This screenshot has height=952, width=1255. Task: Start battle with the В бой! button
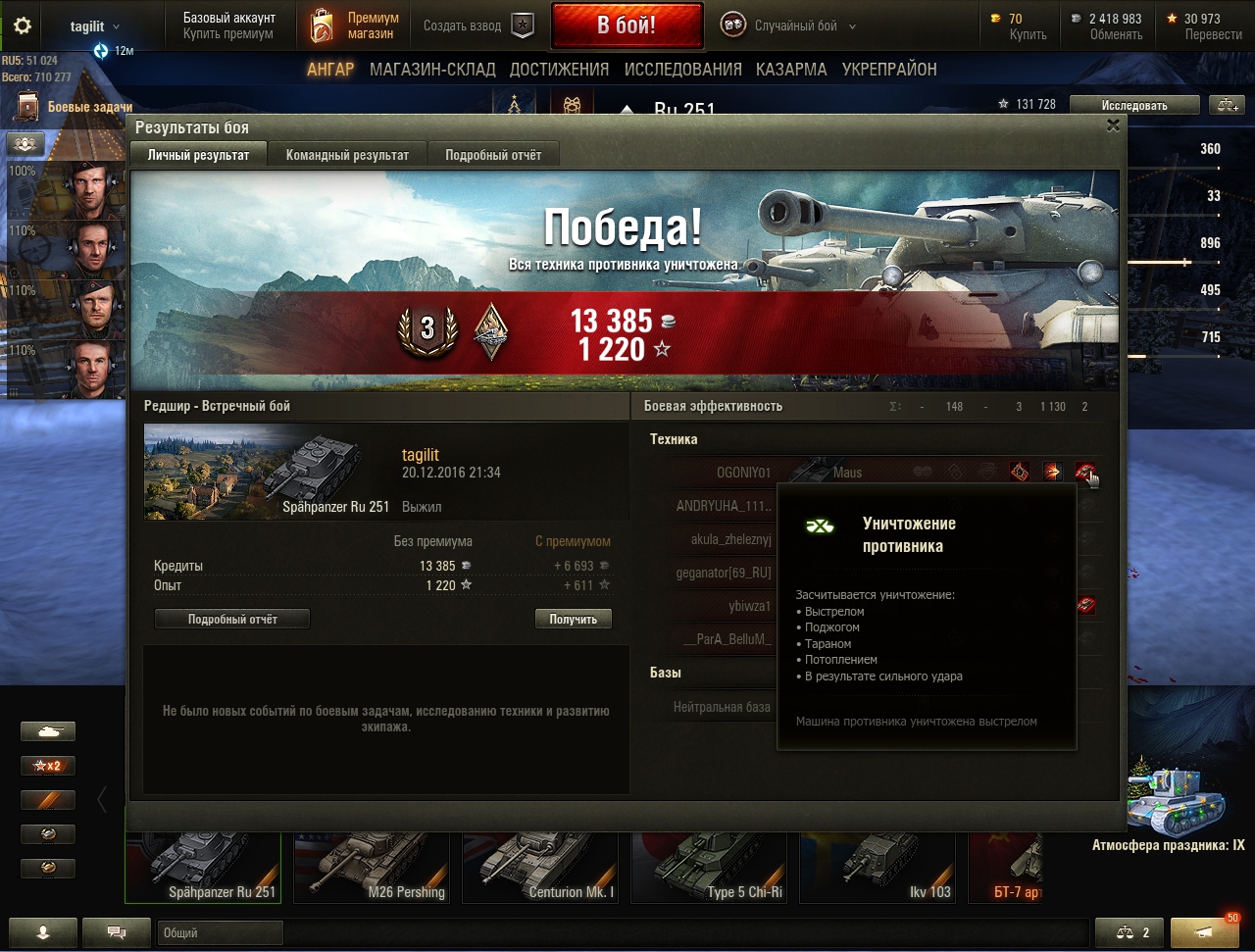[627, 25]
